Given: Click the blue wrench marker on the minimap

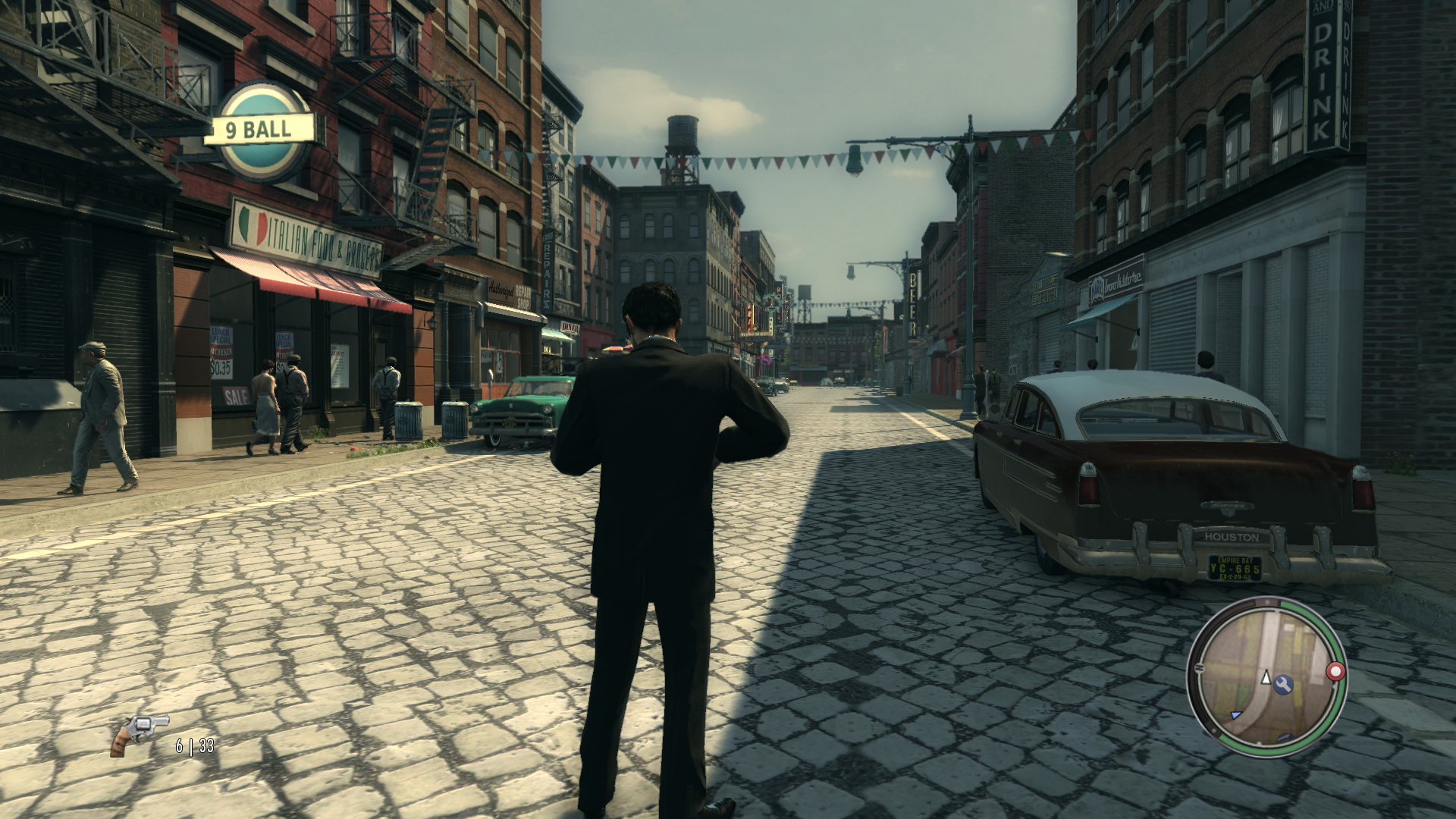Looking at the screenshot, I should coord(1283,685).
